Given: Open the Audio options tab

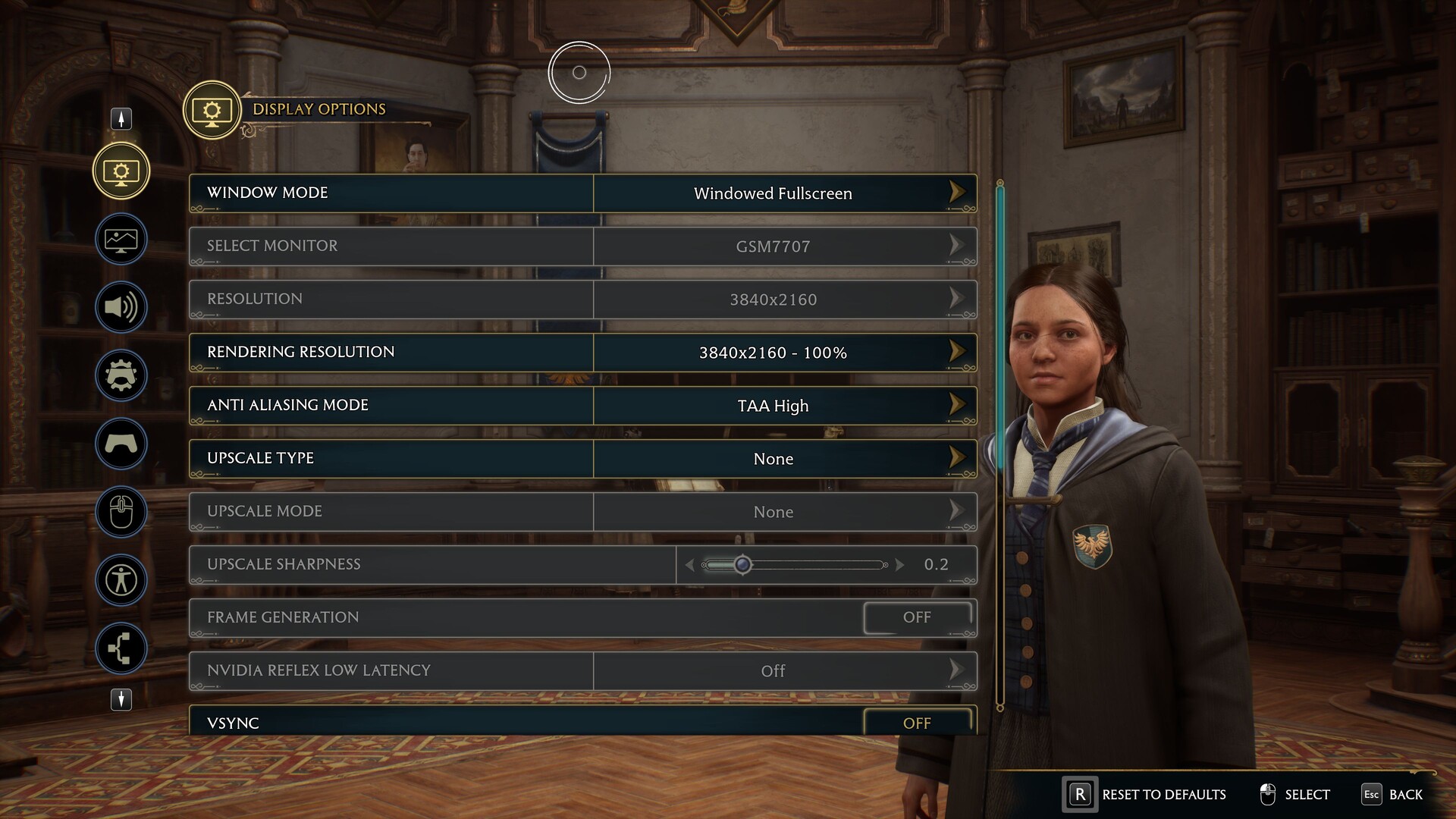Looking at the screenshot, I should 121,307.
